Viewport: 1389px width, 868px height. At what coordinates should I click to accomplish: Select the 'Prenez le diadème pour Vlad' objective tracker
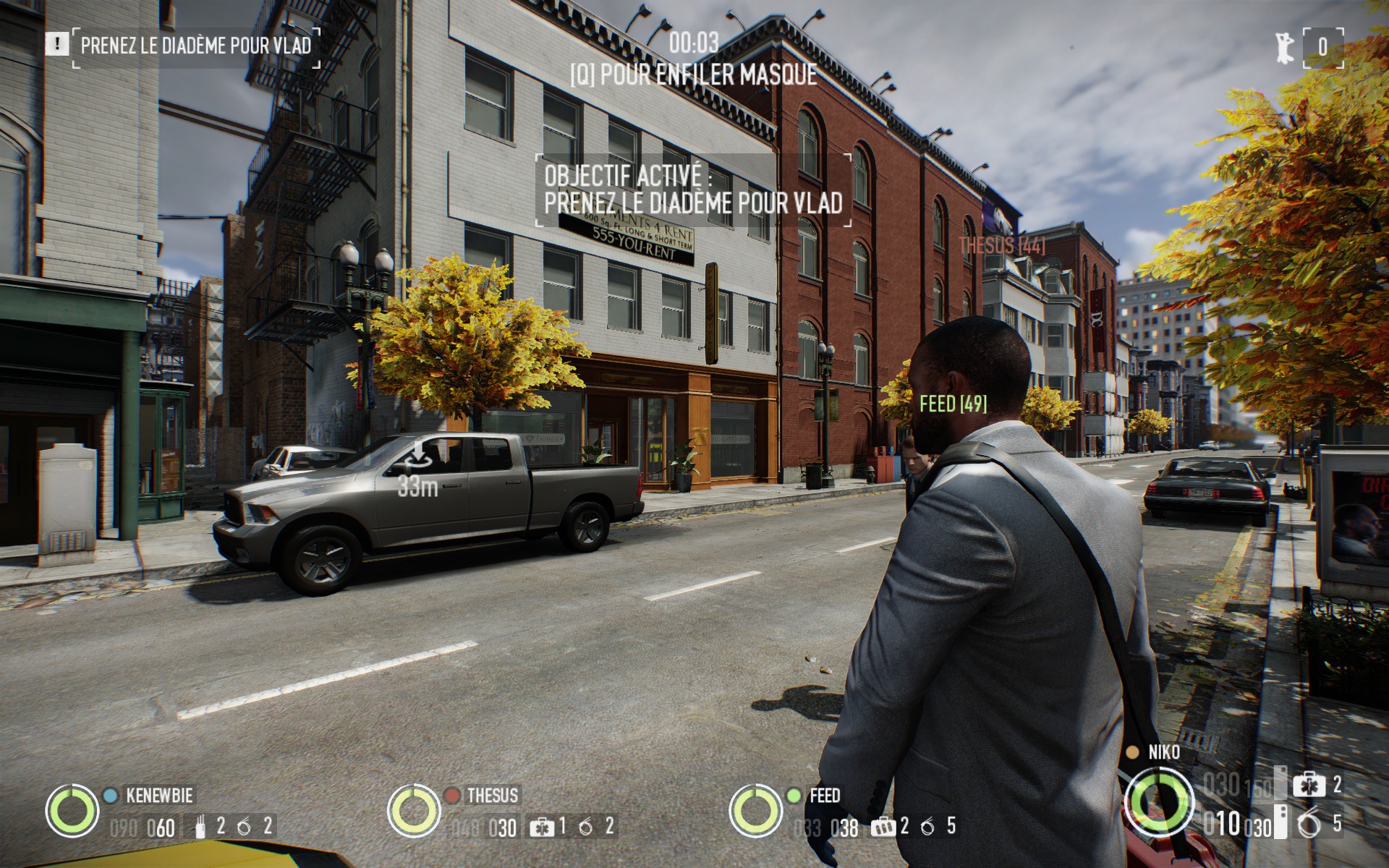click(x=196, y=46)
